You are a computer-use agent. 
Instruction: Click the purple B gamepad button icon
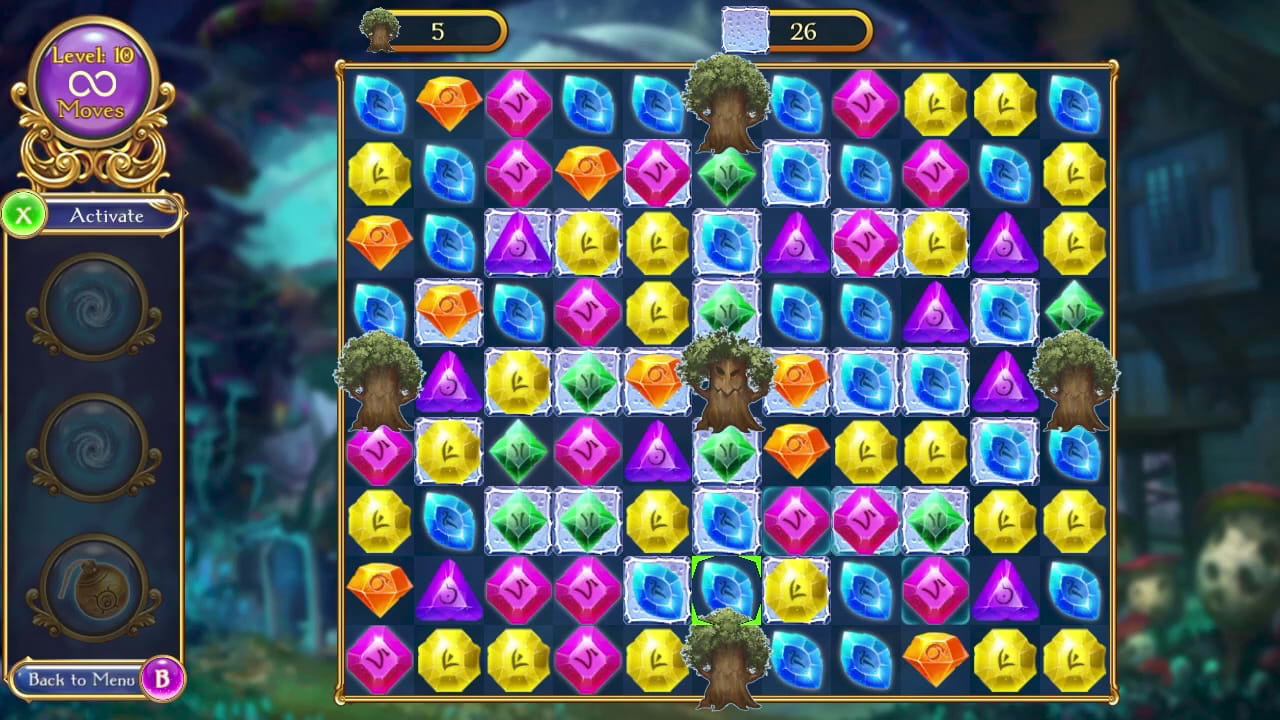click(163, 678)
